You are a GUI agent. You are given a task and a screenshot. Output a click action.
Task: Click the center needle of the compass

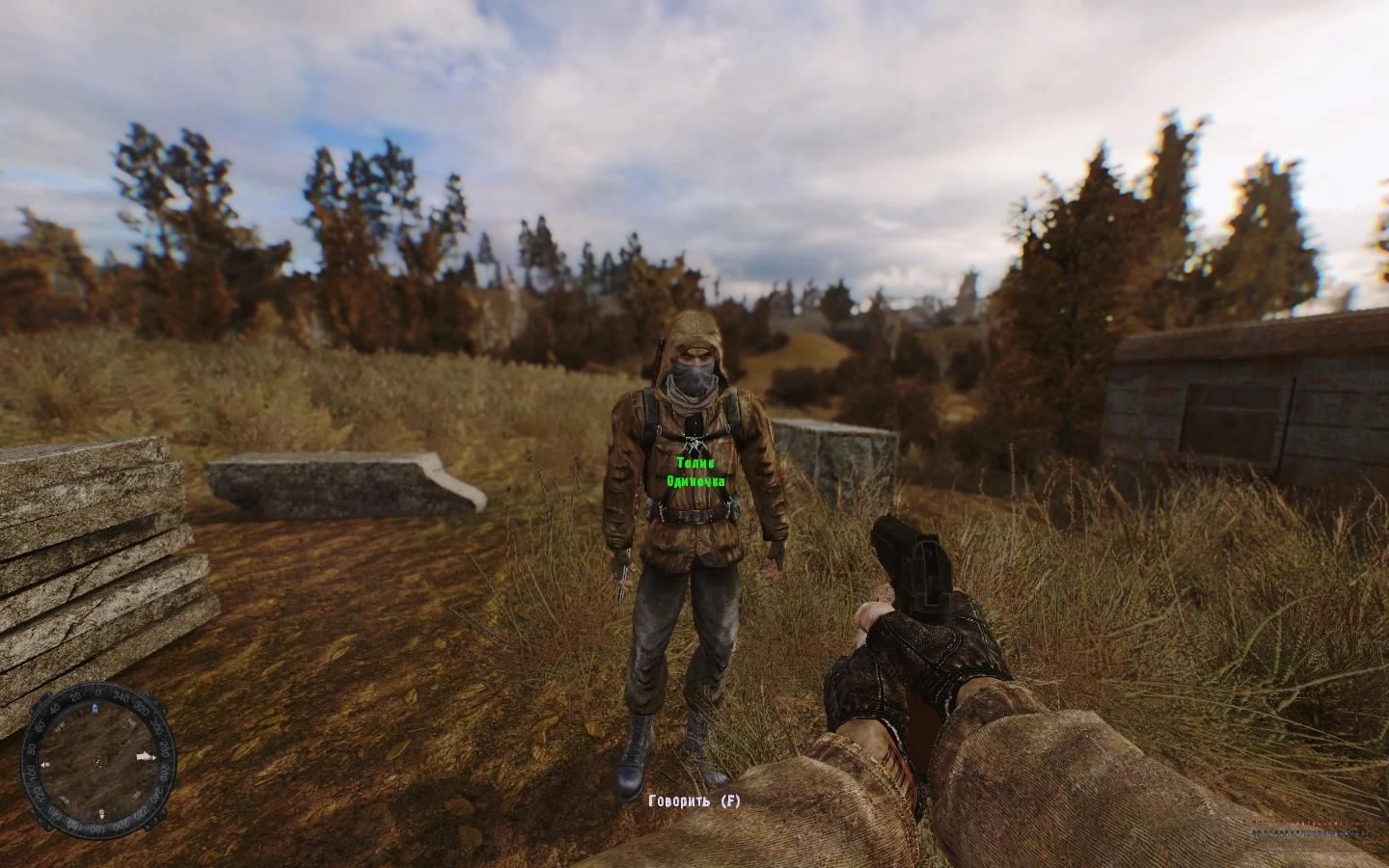[x=98, y=761]
